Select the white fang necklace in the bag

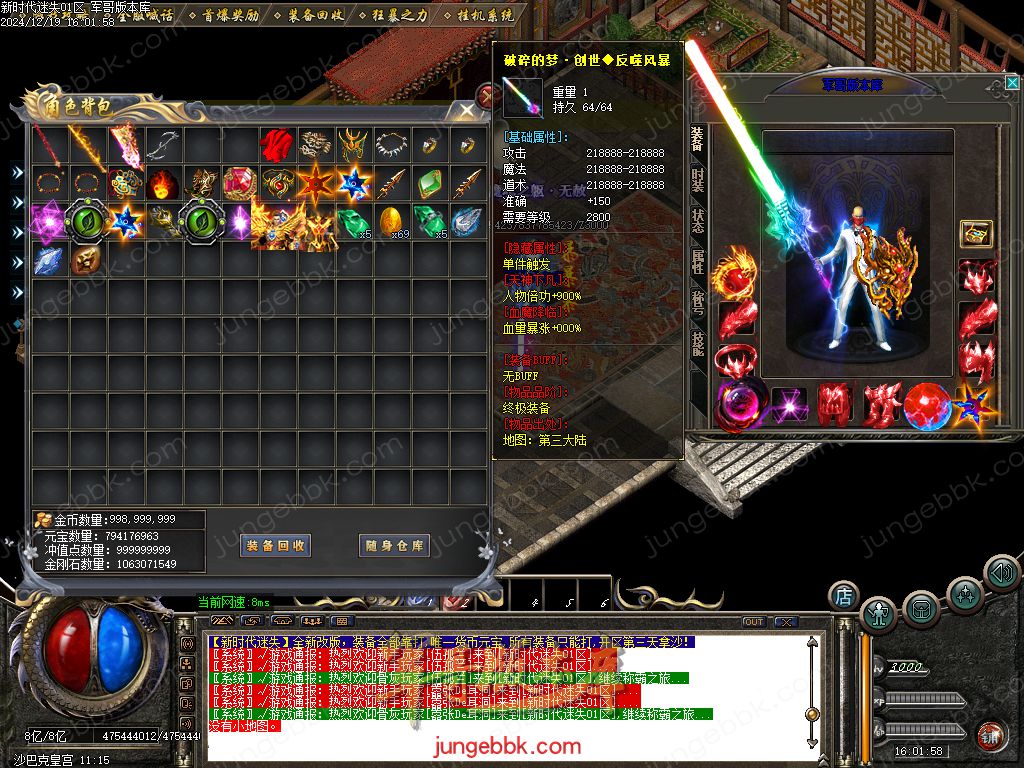click(x=391, y=146)
